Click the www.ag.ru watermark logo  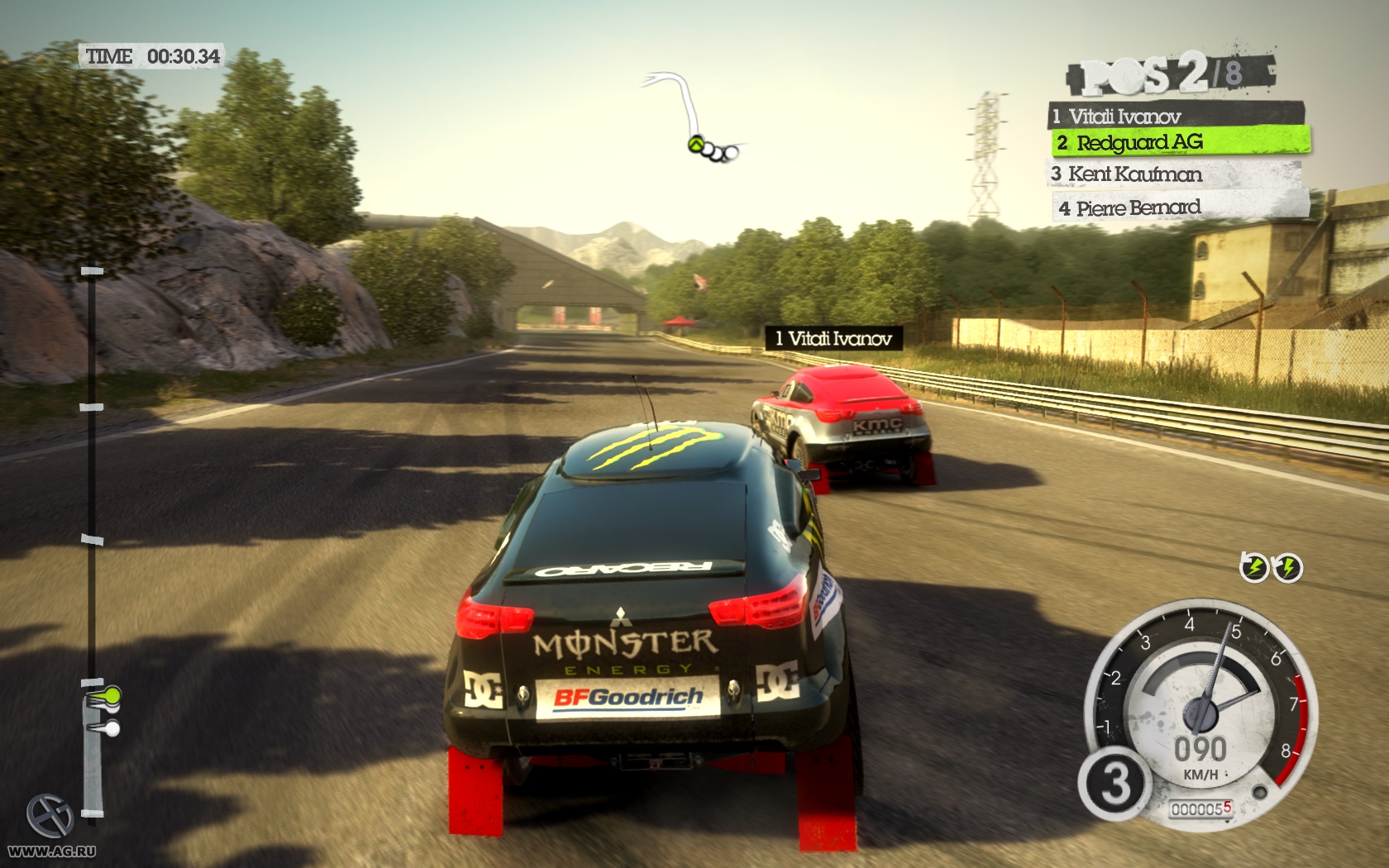coord(51,828)
